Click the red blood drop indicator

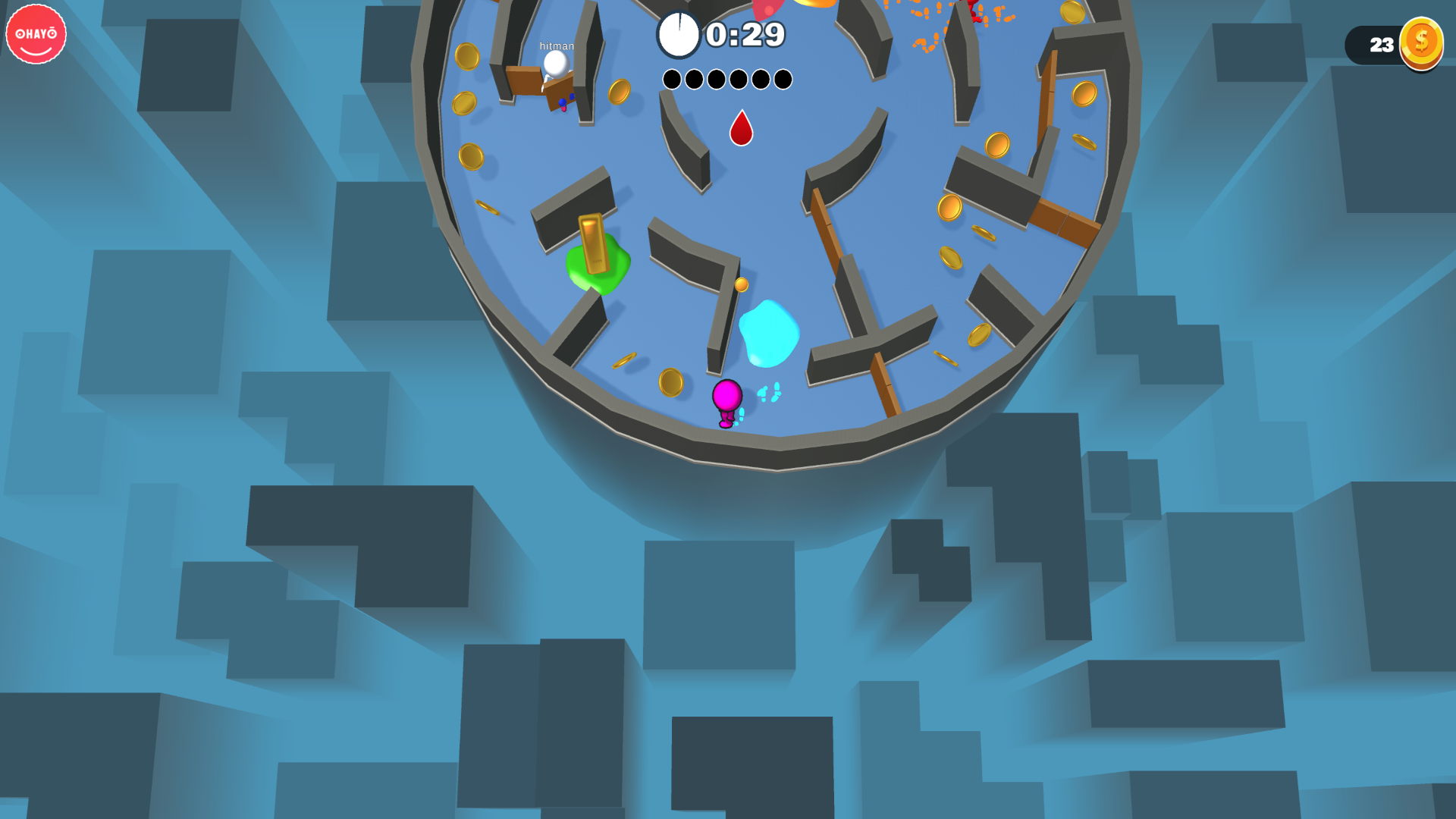[x=741, y=130]
